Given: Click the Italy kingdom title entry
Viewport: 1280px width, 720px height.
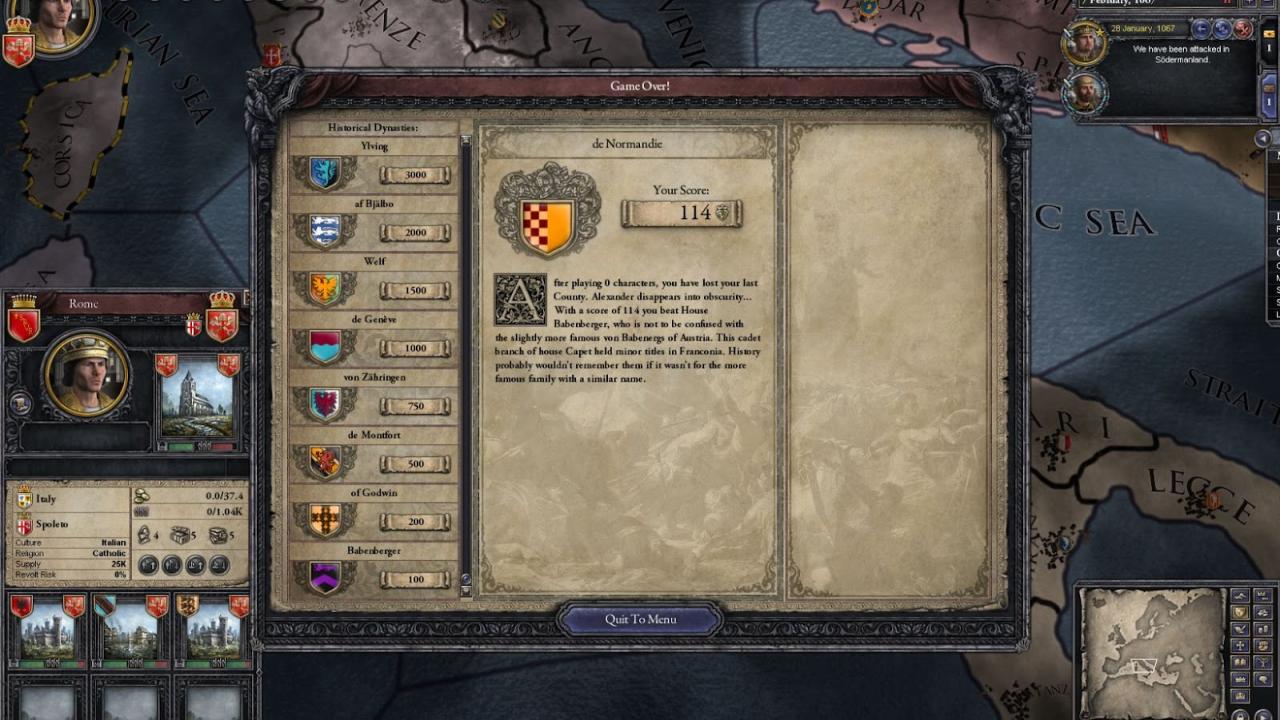Looking at the screenshot, I should click(x=46, y=498).
